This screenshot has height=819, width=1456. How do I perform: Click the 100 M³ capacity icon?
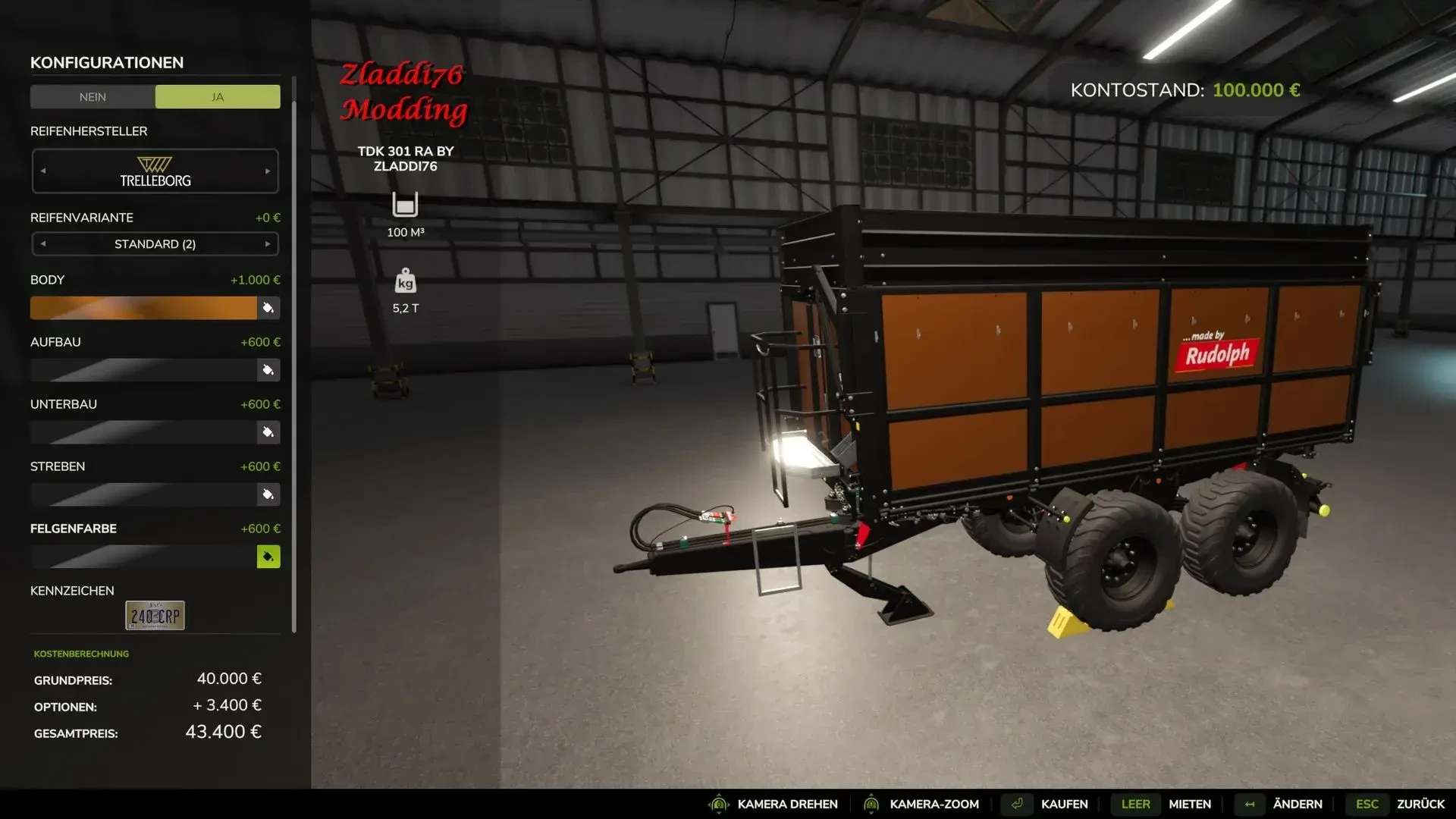point(406,205)
